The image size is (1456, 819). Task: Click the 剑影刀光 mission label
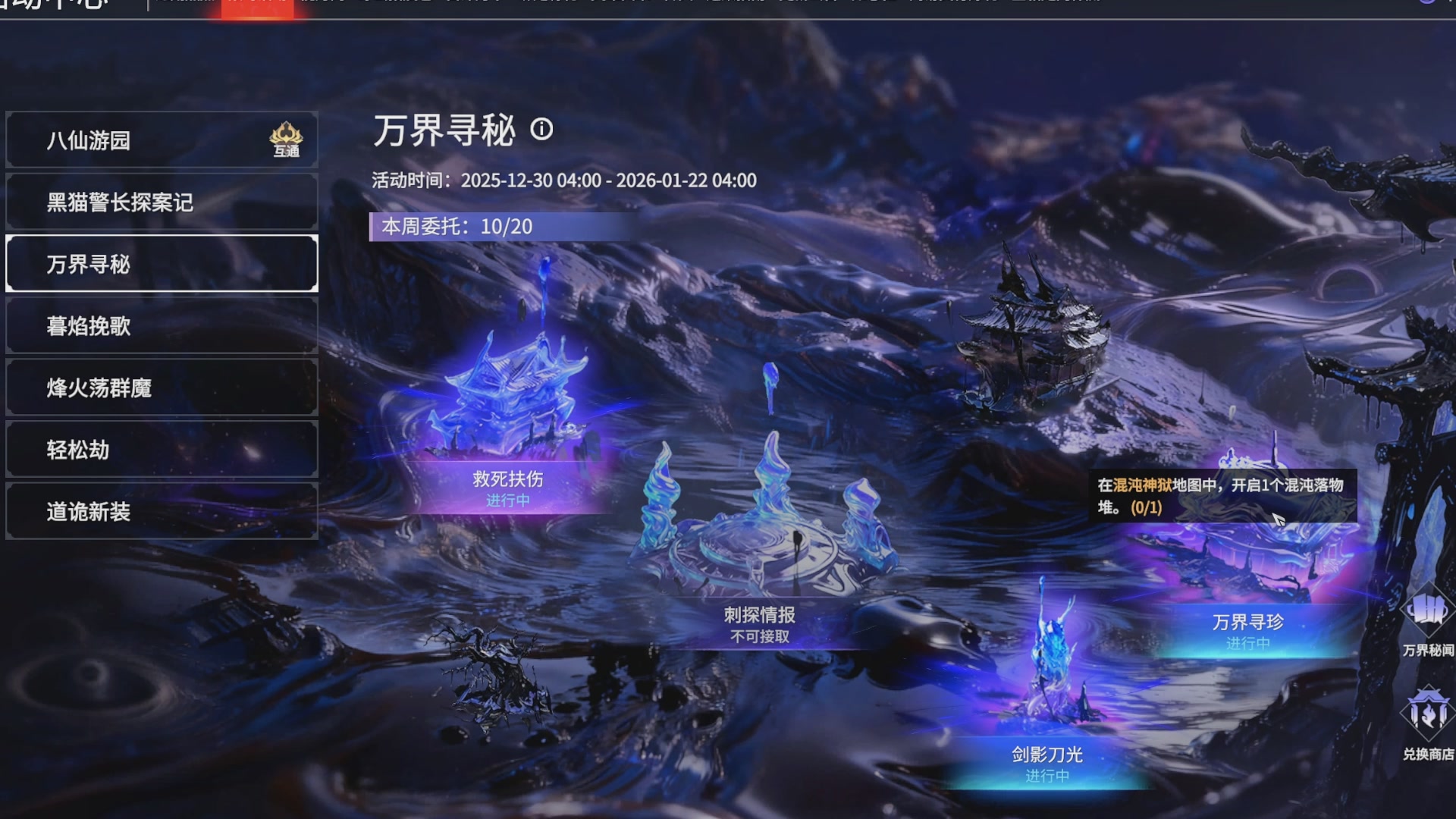tap(1046, 755)
